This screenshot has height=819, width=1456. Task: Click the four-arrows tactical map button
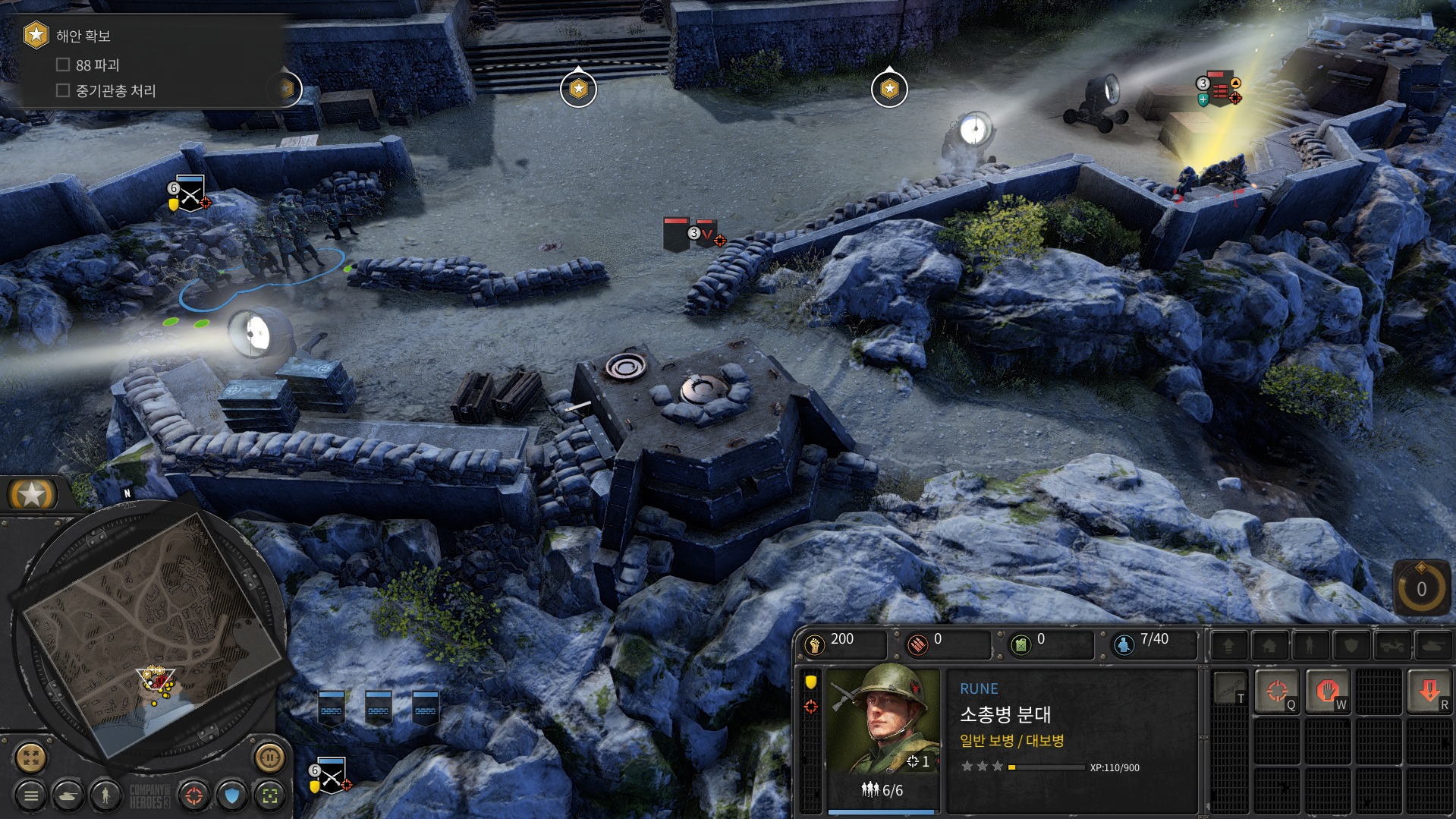point(31,757)
